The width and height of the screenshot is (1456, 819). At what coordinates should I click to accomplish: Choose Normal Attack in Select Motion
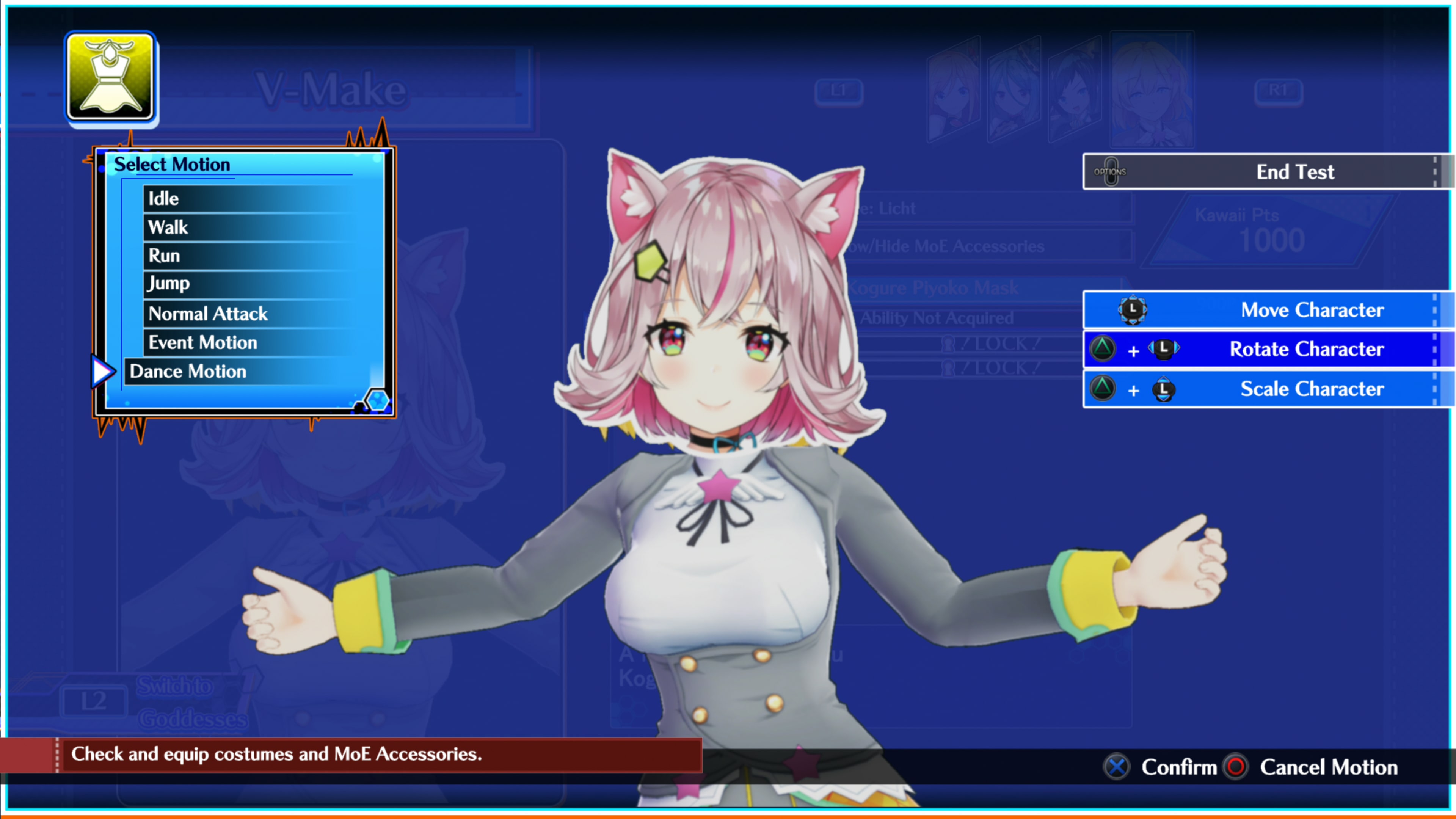tap(208, 313)
